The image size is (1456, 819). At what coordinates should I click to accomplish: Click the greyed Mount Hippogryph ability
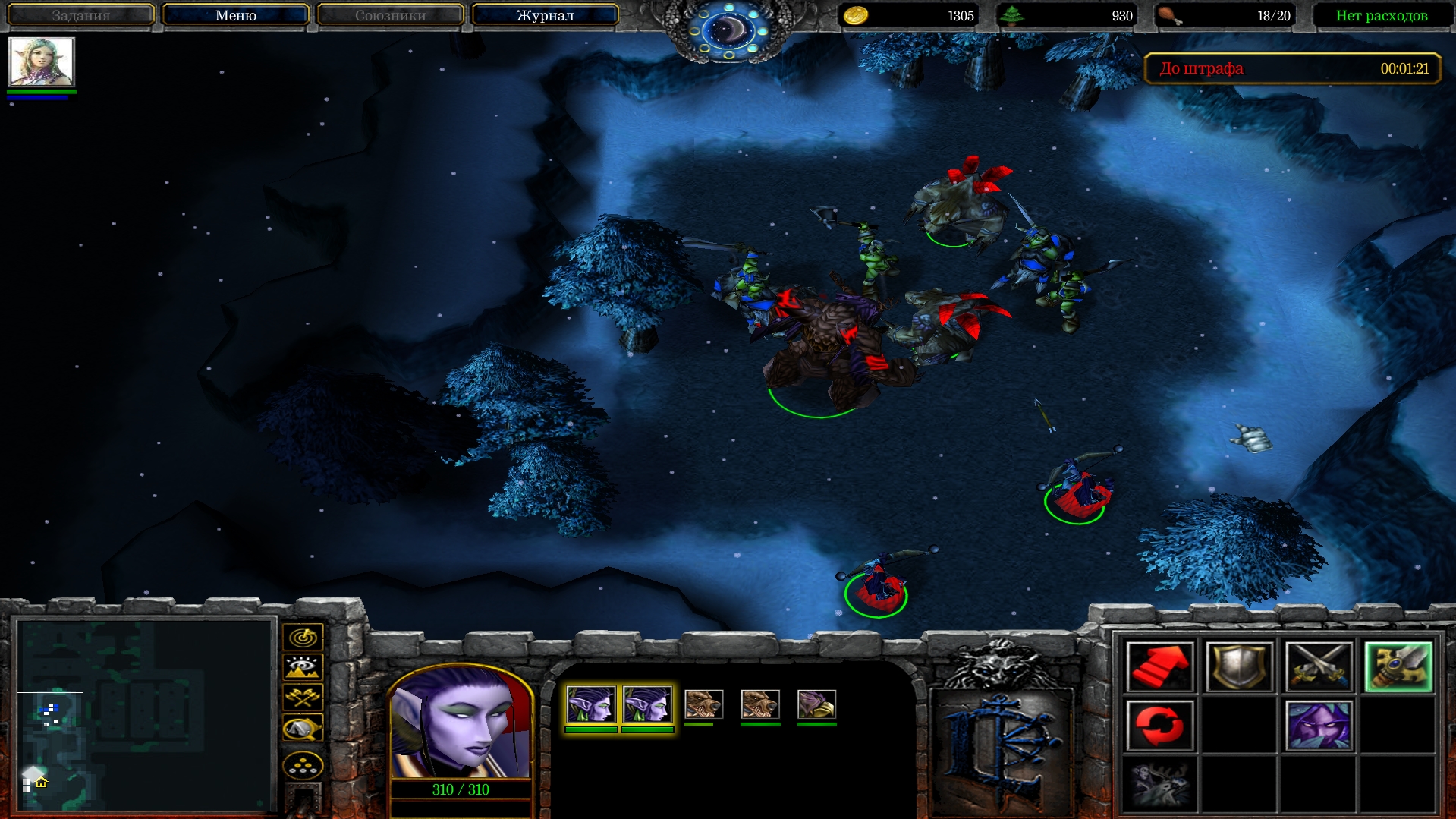(1159, 783)
